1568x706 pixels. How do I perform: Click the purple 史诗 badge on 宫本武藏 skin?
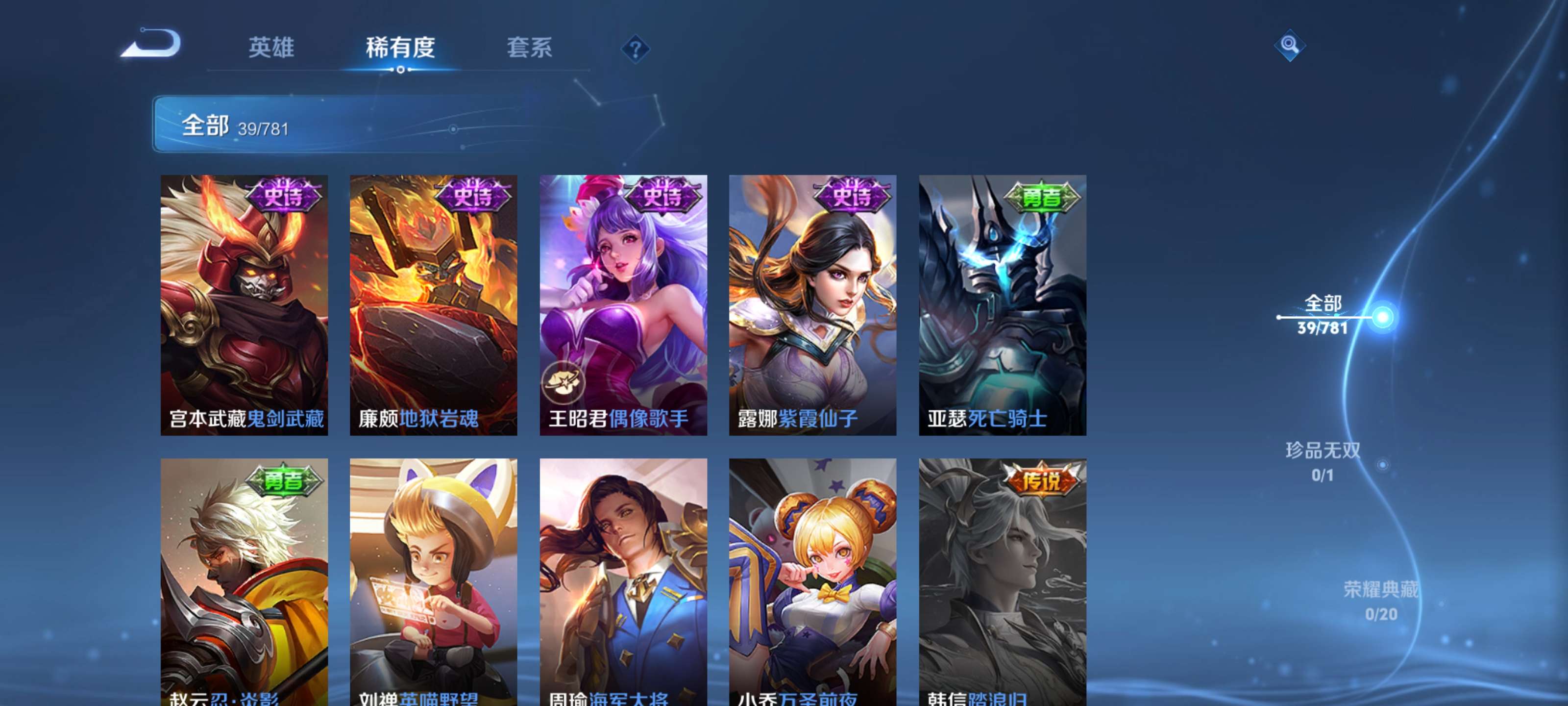pos(284,195)
